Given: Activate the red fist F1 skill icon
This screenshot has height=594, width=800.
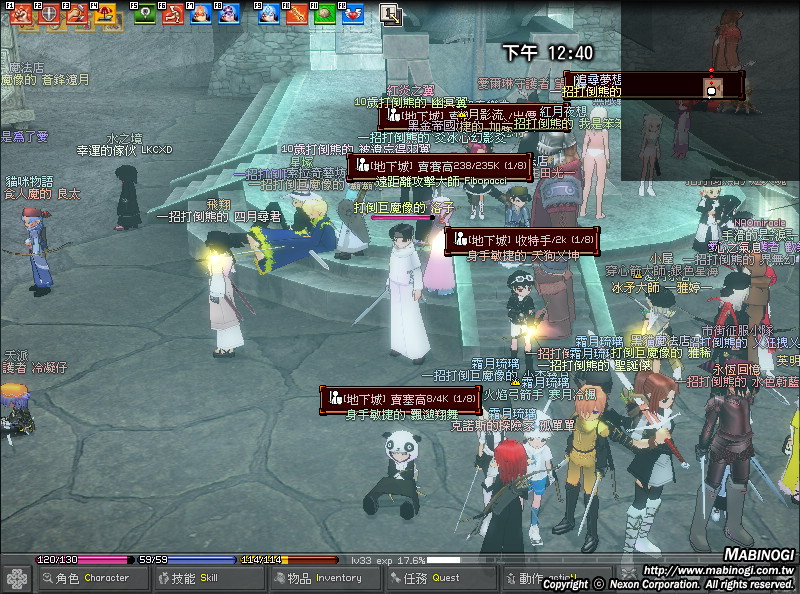Looking at the screenshot, I should click(20, 14).
